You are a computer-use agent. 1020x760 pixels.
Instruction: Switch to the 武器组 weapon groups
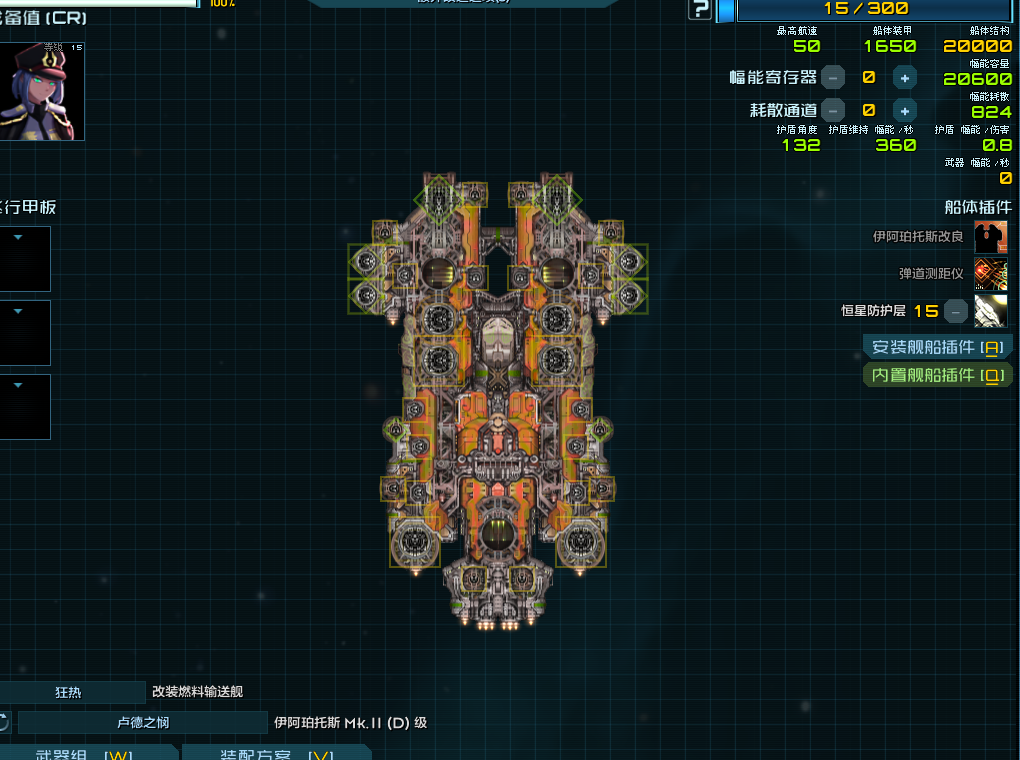click(90, 753)
